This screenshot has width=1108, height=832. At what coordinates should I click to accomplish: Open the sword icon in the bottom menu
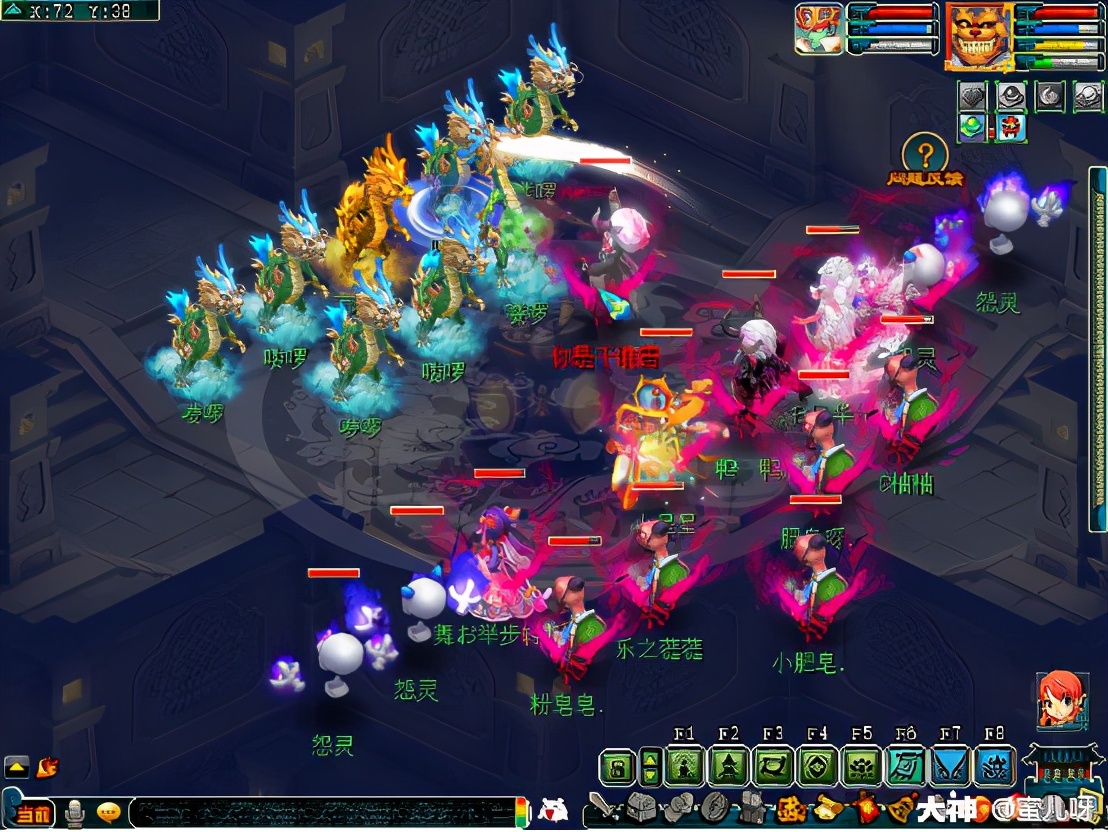pos(603,806)
